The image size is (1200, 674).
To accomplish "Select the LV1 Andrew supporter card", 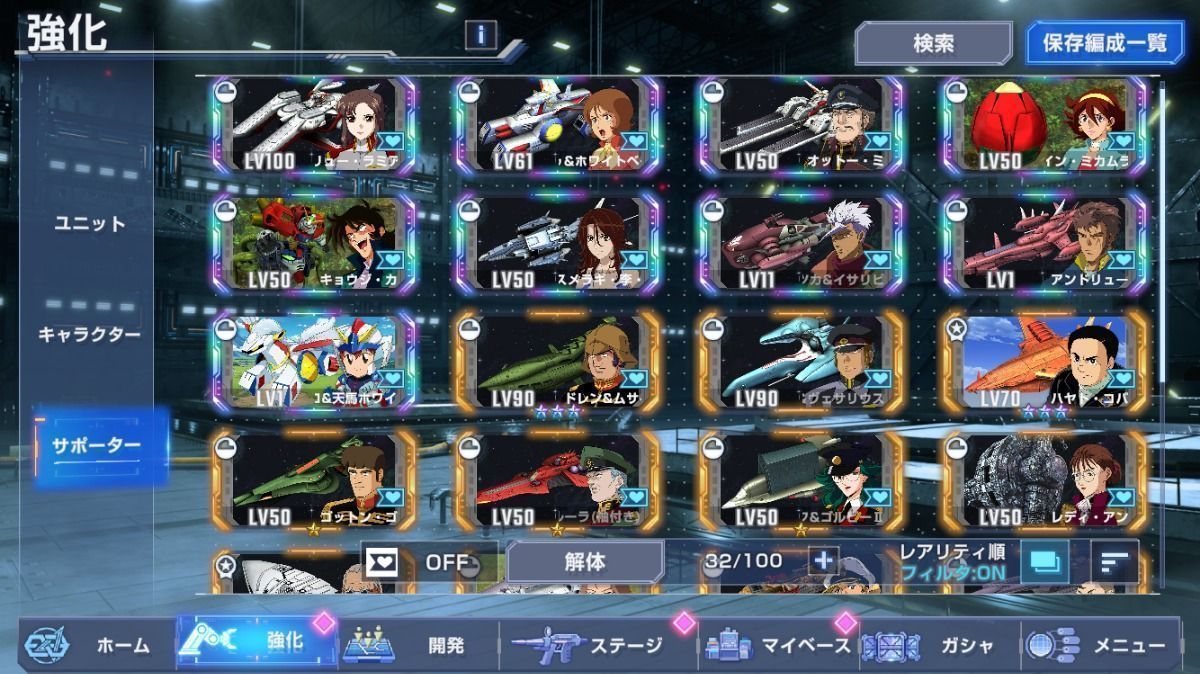I will (1044, 243).
